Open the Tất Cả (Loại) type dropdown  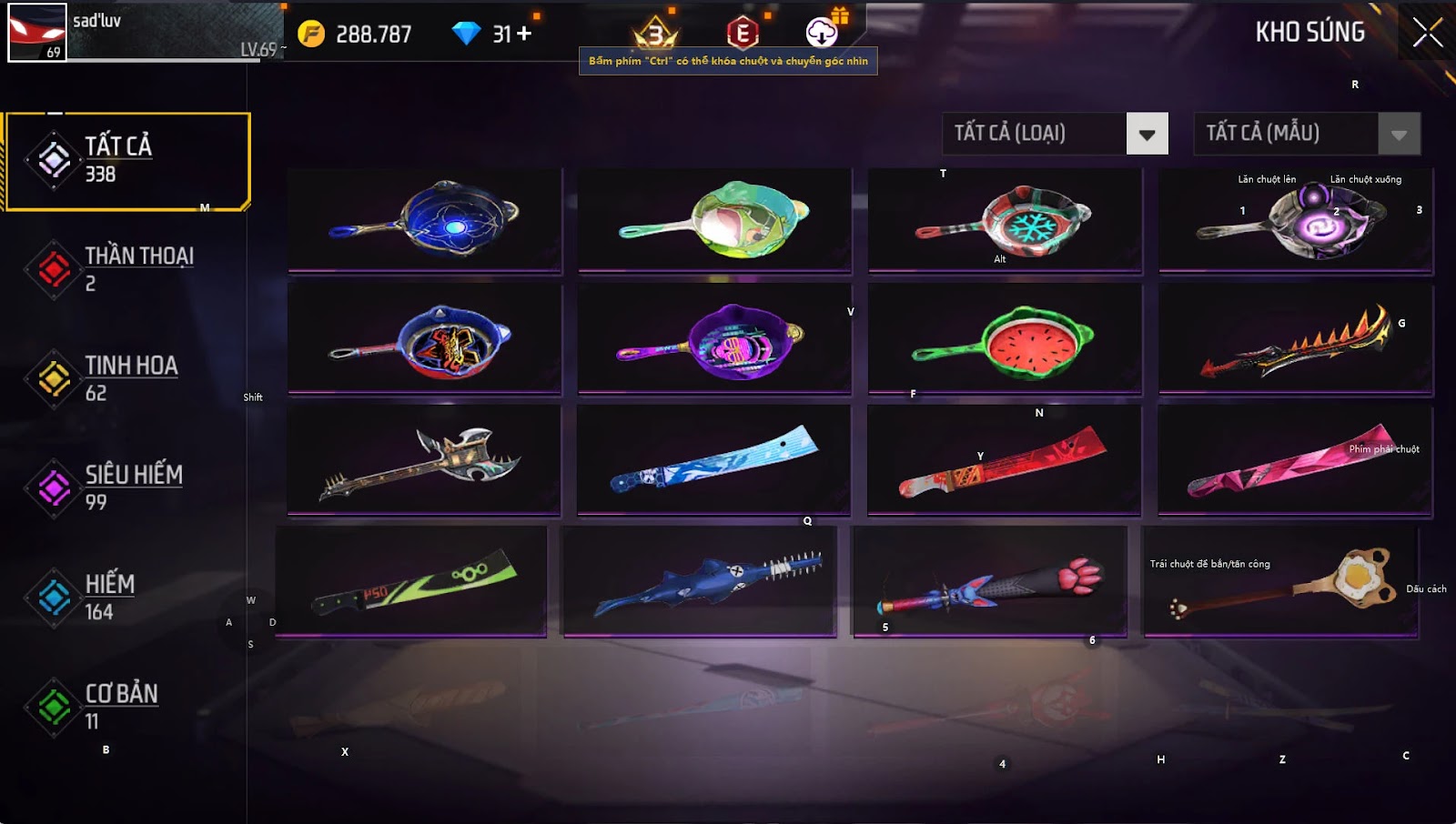click(1147, 135)
